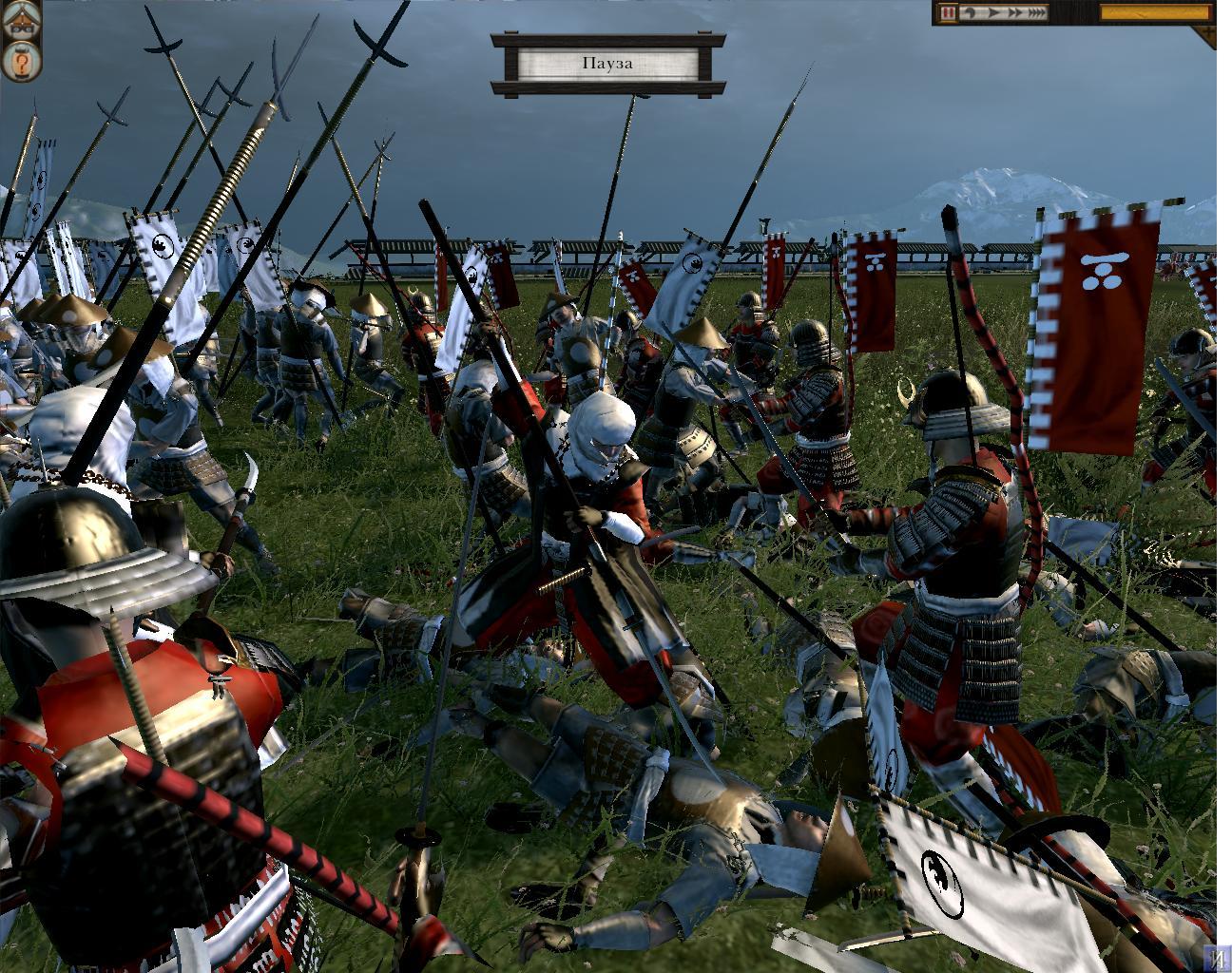
Task: Open the game menu helmet icon
Action: pos(21,21)
